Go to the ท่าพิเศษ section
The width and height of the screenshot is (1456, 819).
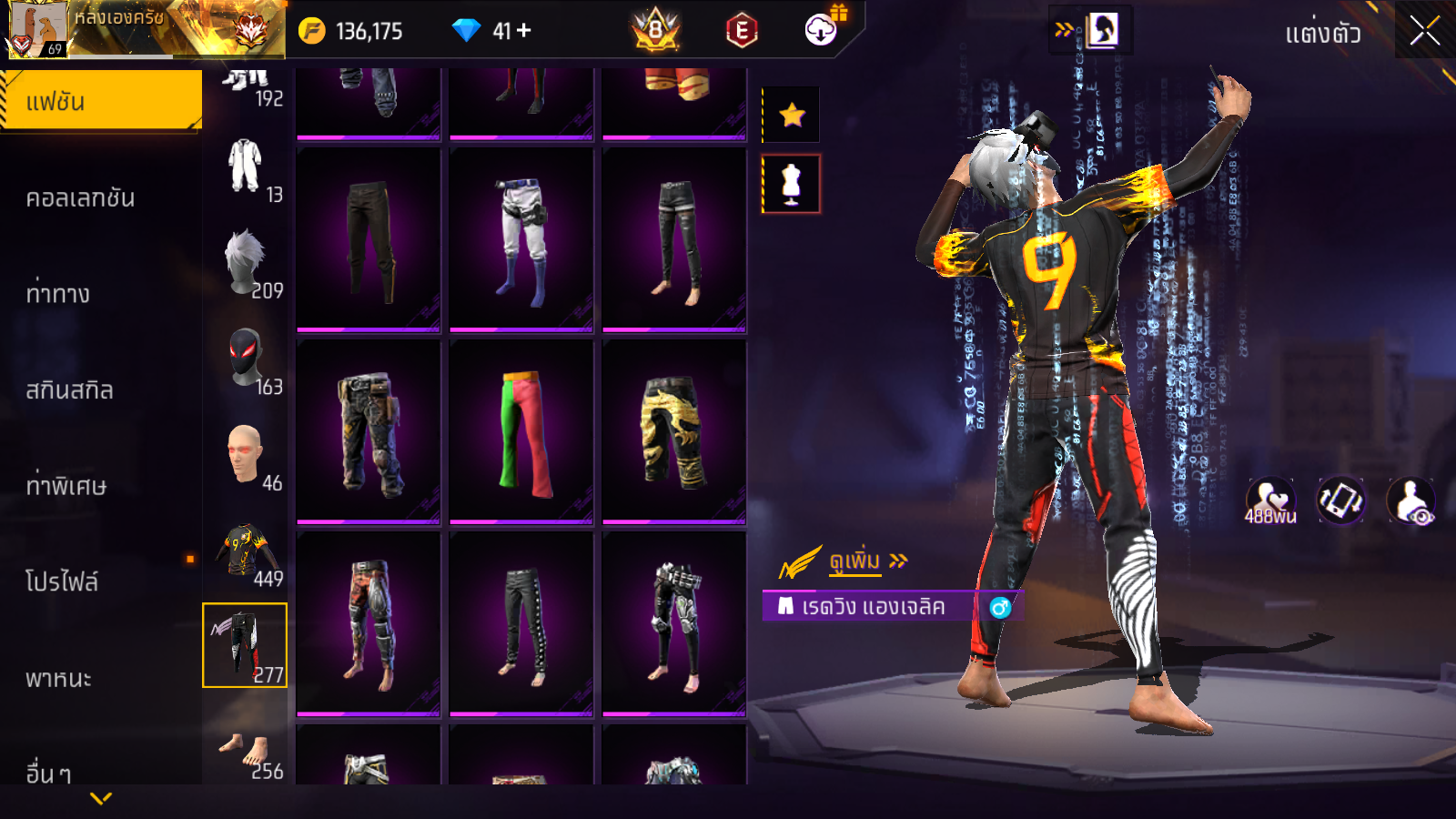66,486
